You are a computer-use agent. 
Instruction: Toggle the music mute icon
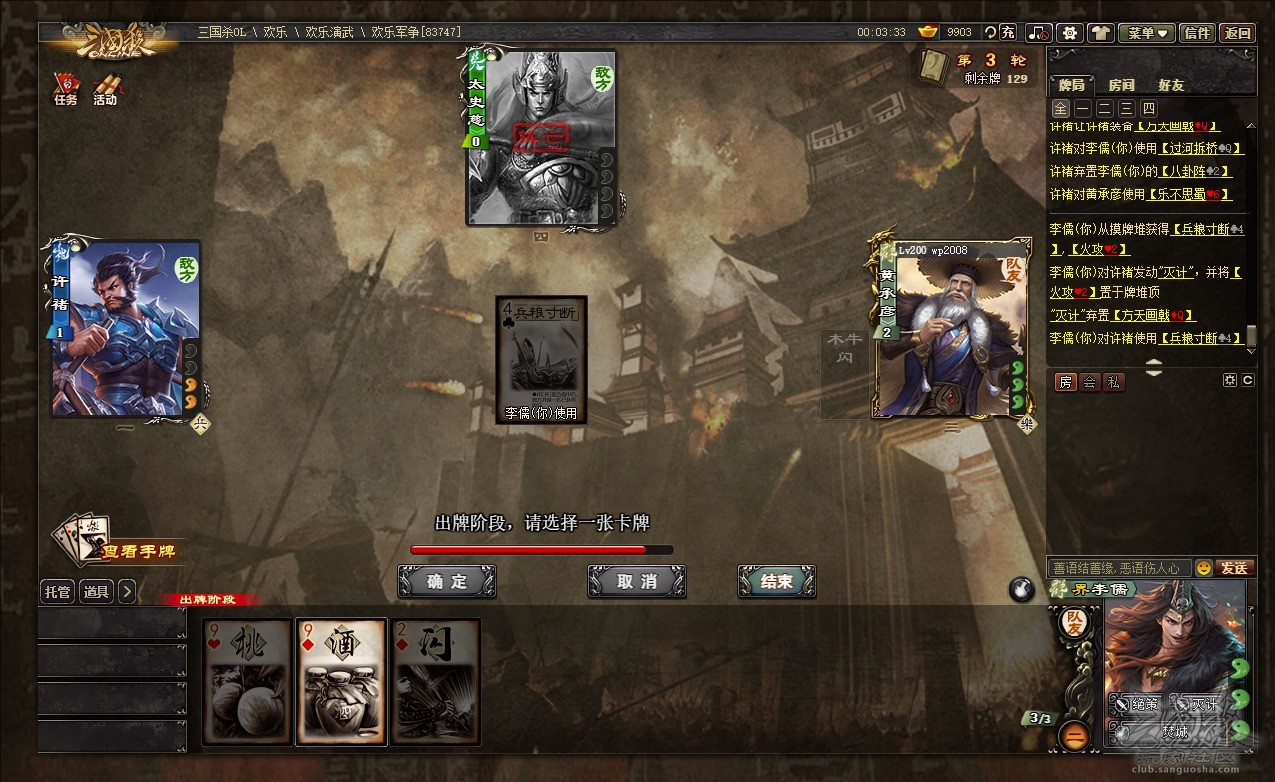tap(1040, 33)
